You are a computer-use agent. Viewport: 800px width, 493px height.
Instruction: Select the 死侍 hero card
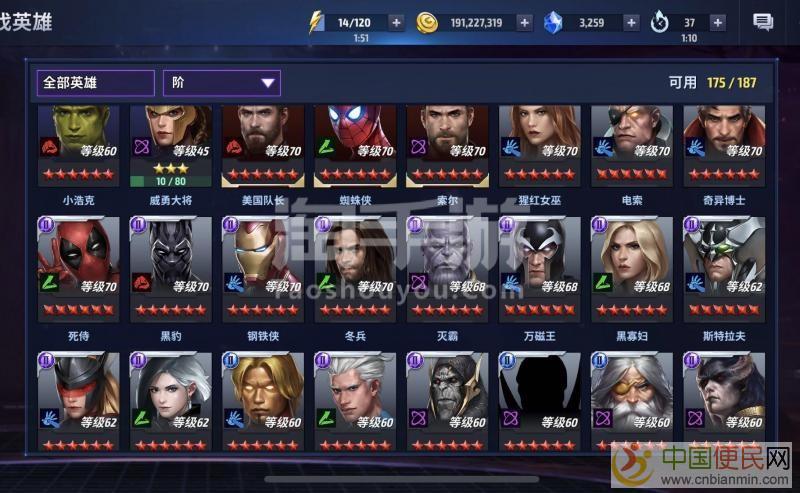(x=78, y=267)
